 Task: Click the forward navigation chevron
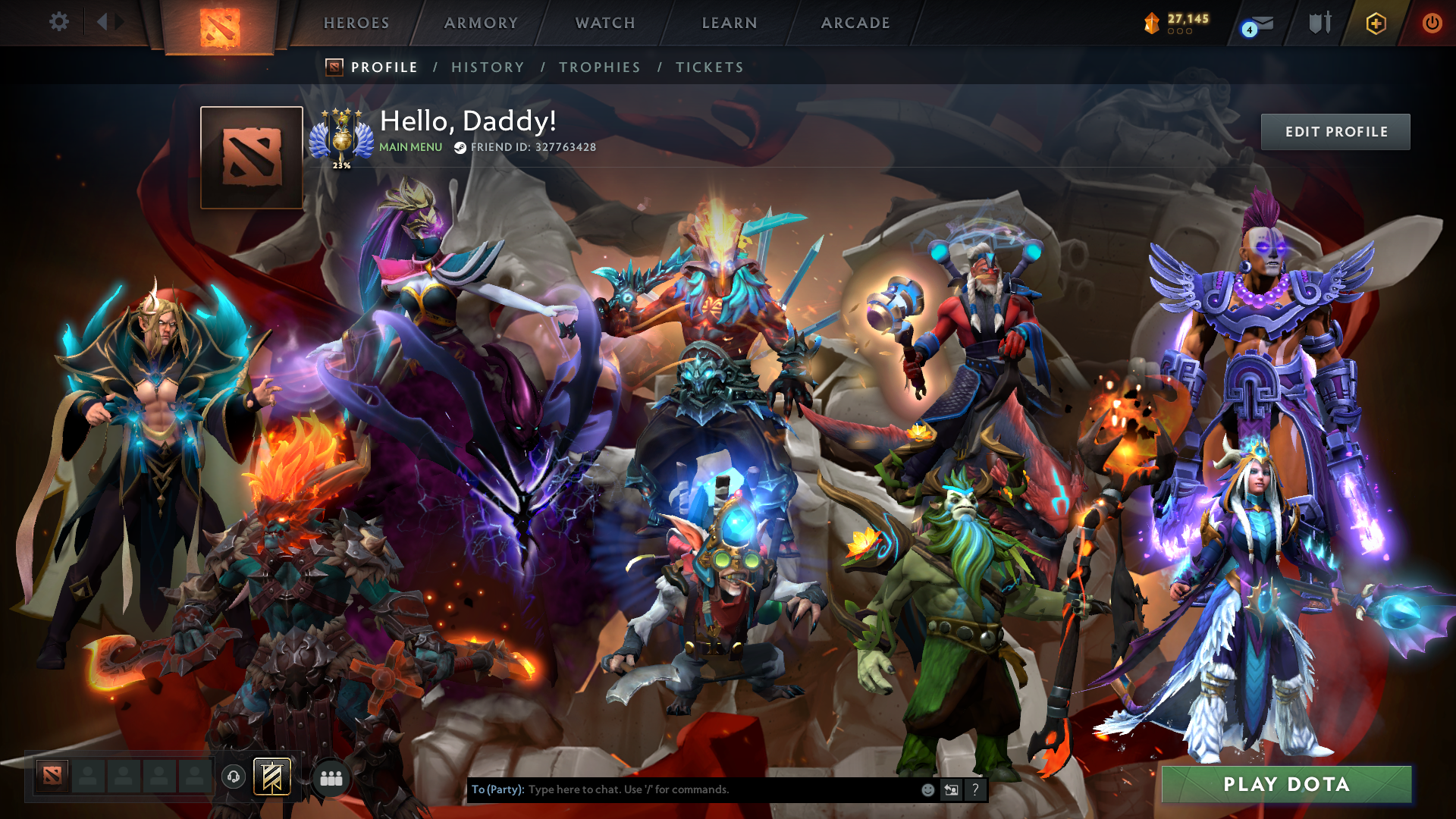[120, 22]
